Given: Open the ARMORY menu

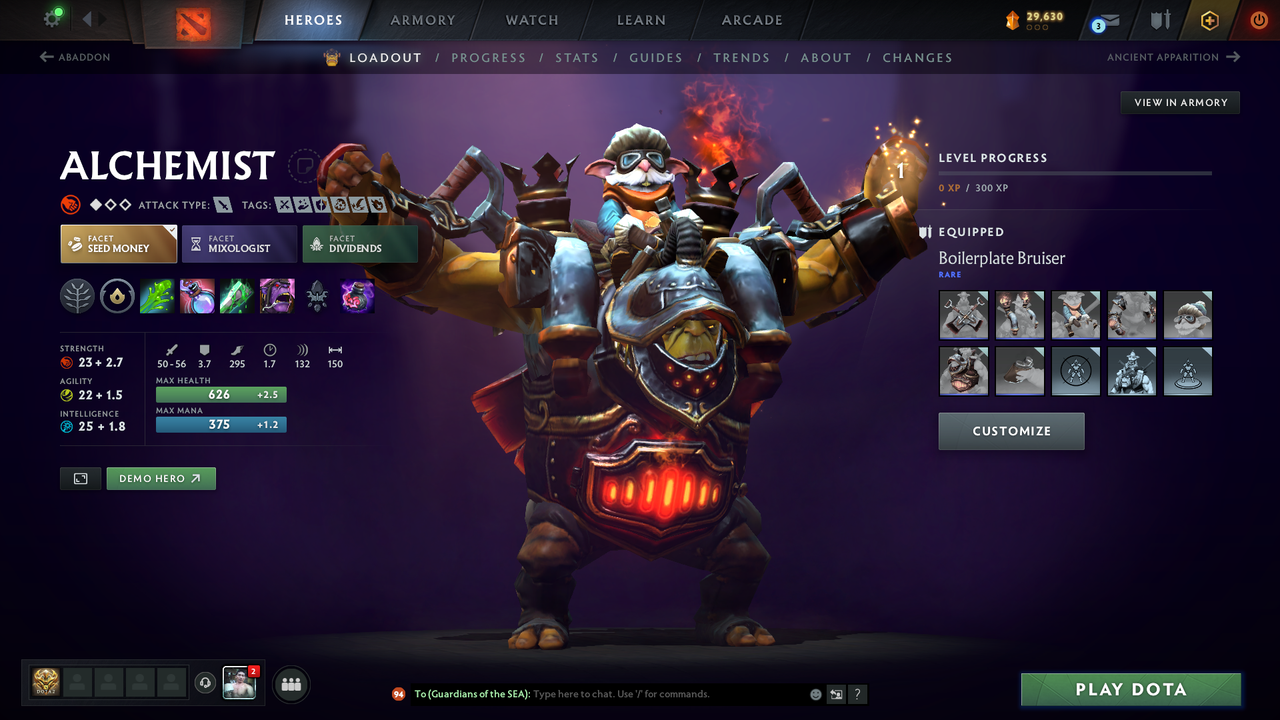Looking at the screenshot, I should click(422, 20).
